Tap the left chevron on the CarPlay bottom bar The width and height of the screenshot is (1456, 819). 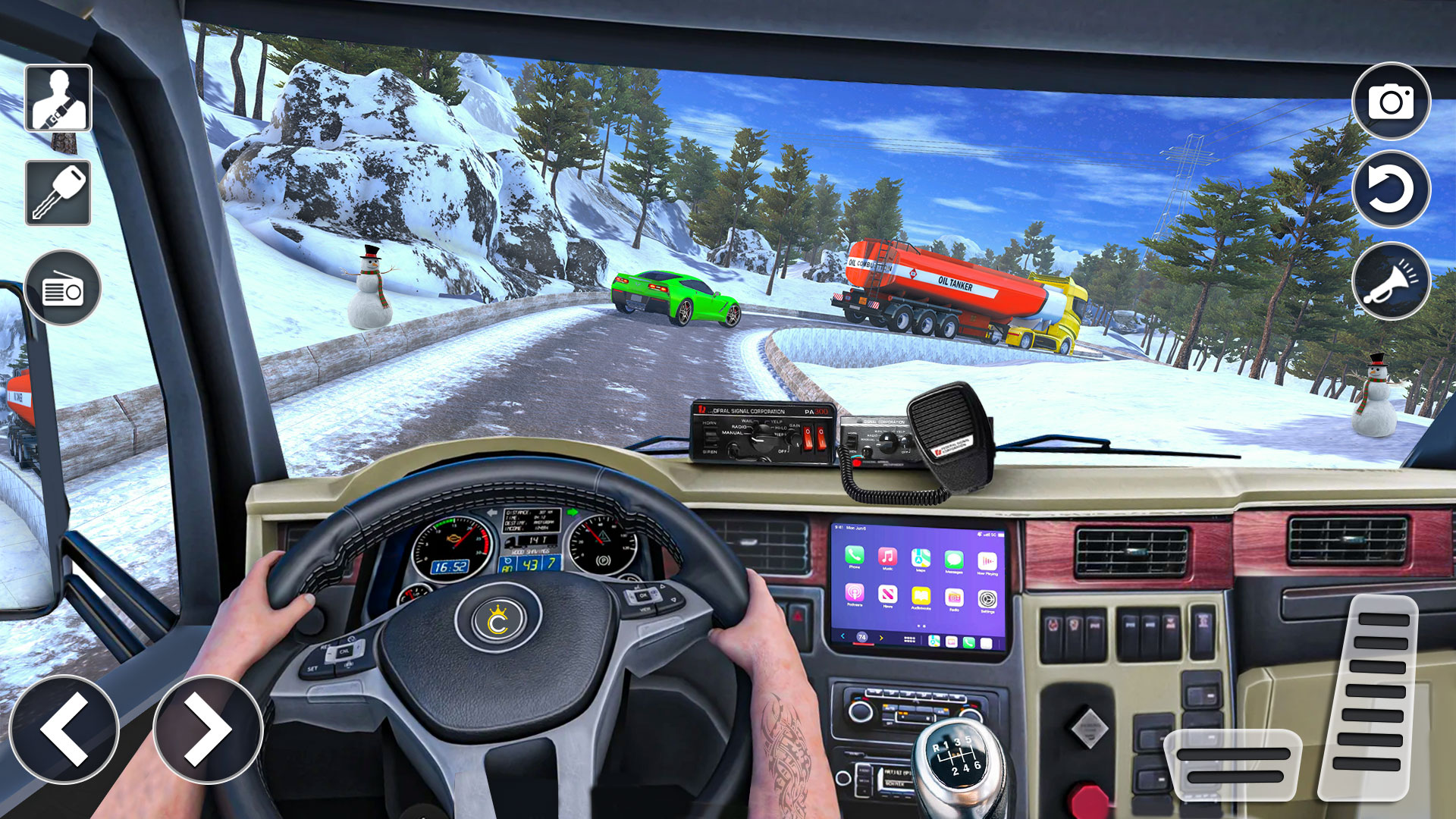tap(843, 637)
